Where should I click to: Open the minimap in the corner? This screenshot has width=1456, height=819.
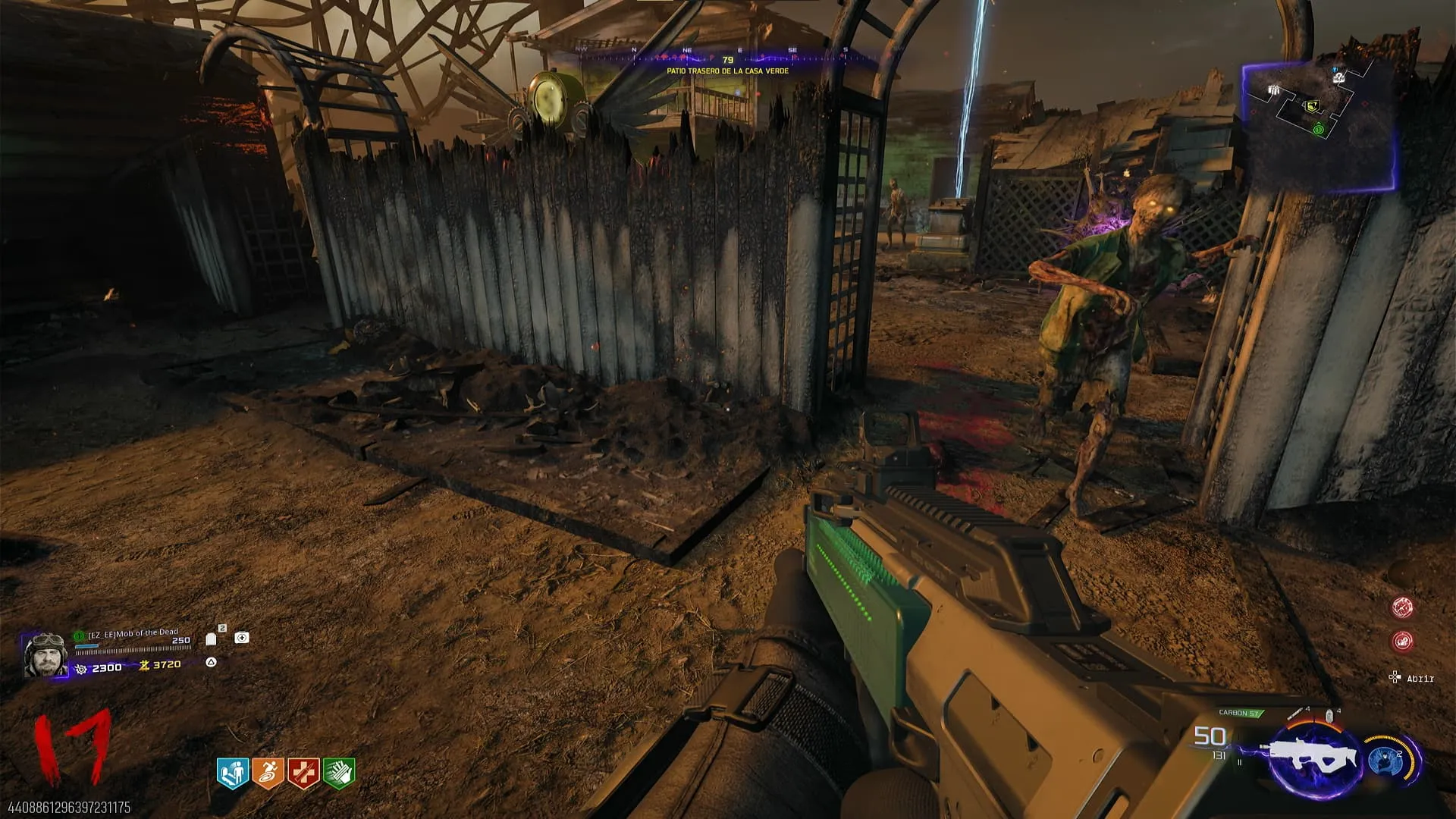pos(1318,125)
